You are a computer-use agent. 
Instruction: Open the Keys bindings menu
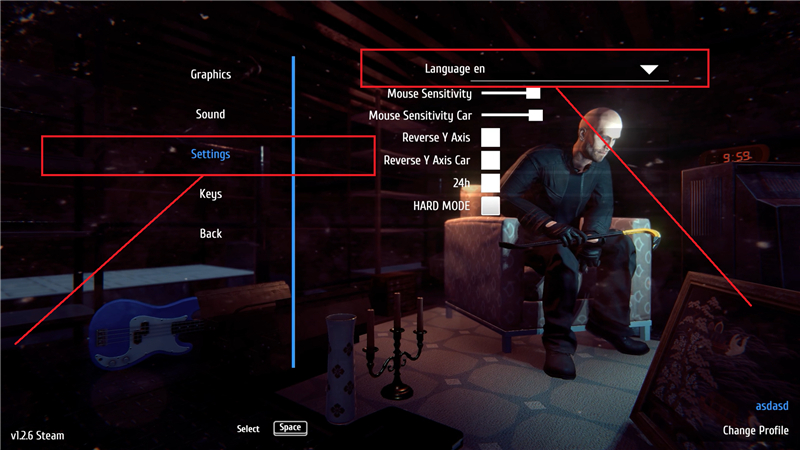[210, 194]
